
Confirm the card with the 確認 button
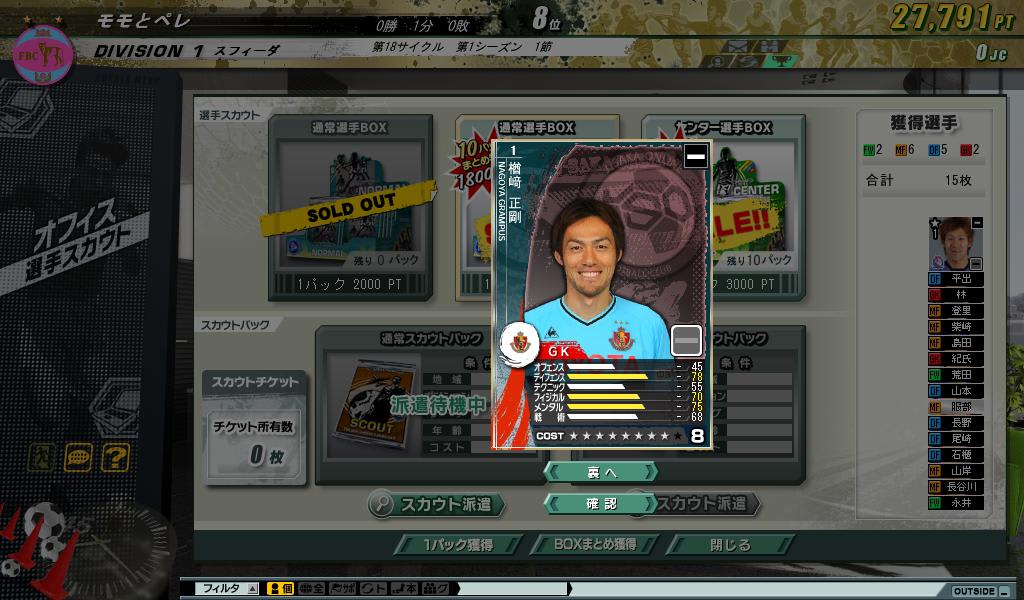pos(600,504)
